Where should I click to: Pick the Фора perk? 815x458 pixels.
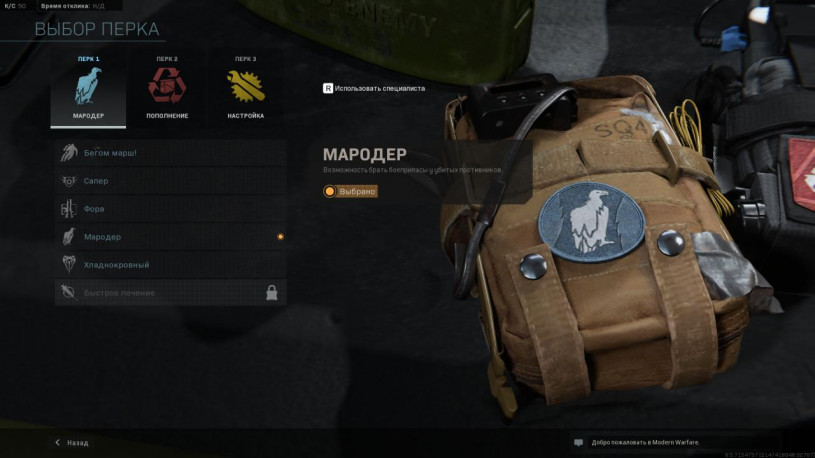170,209
